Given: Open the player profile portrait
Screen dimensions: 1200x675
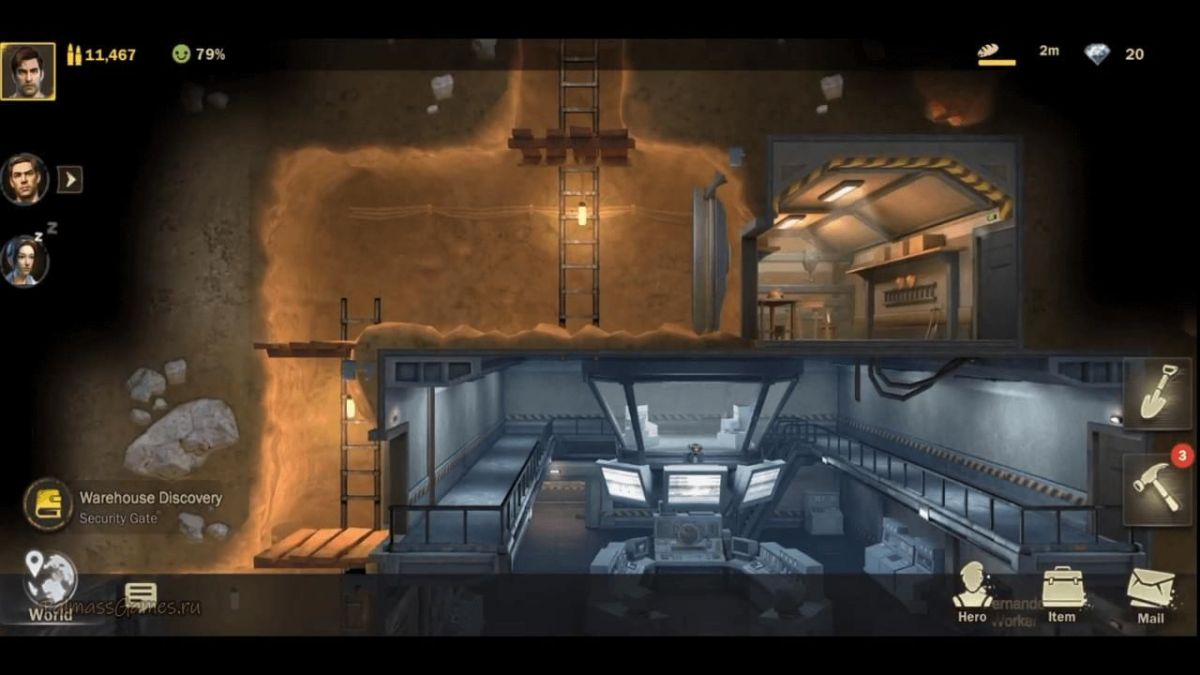Looking at the screenshot, I should pos(28,71).
